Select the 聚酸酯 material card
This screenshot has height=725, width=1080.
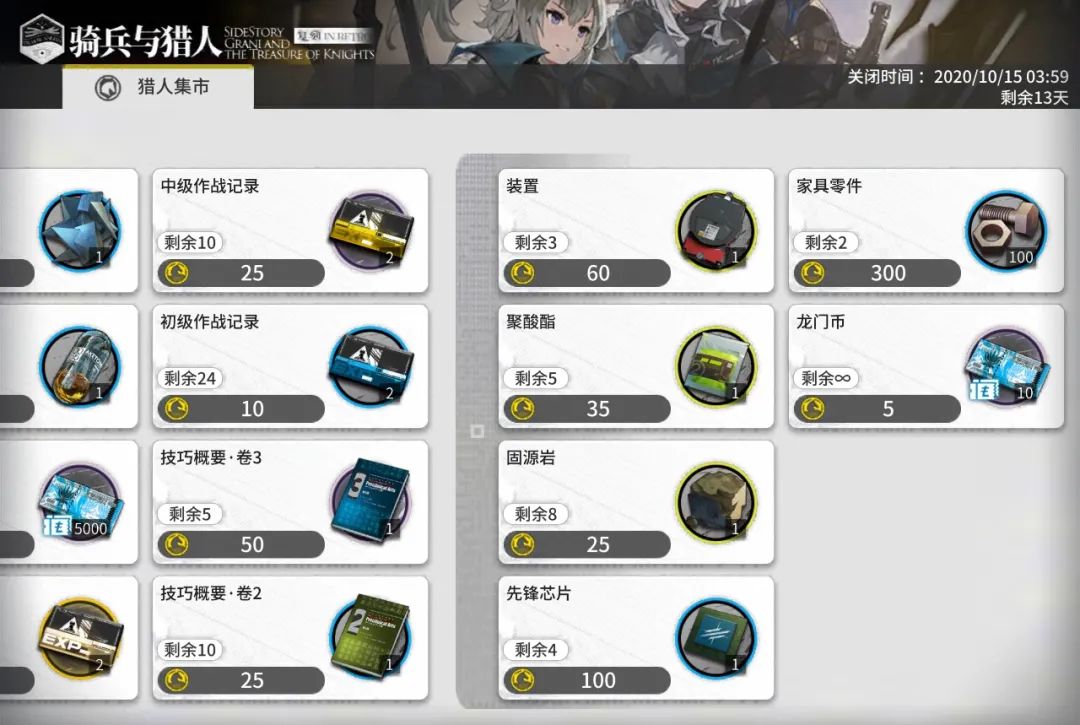[636, 367]
